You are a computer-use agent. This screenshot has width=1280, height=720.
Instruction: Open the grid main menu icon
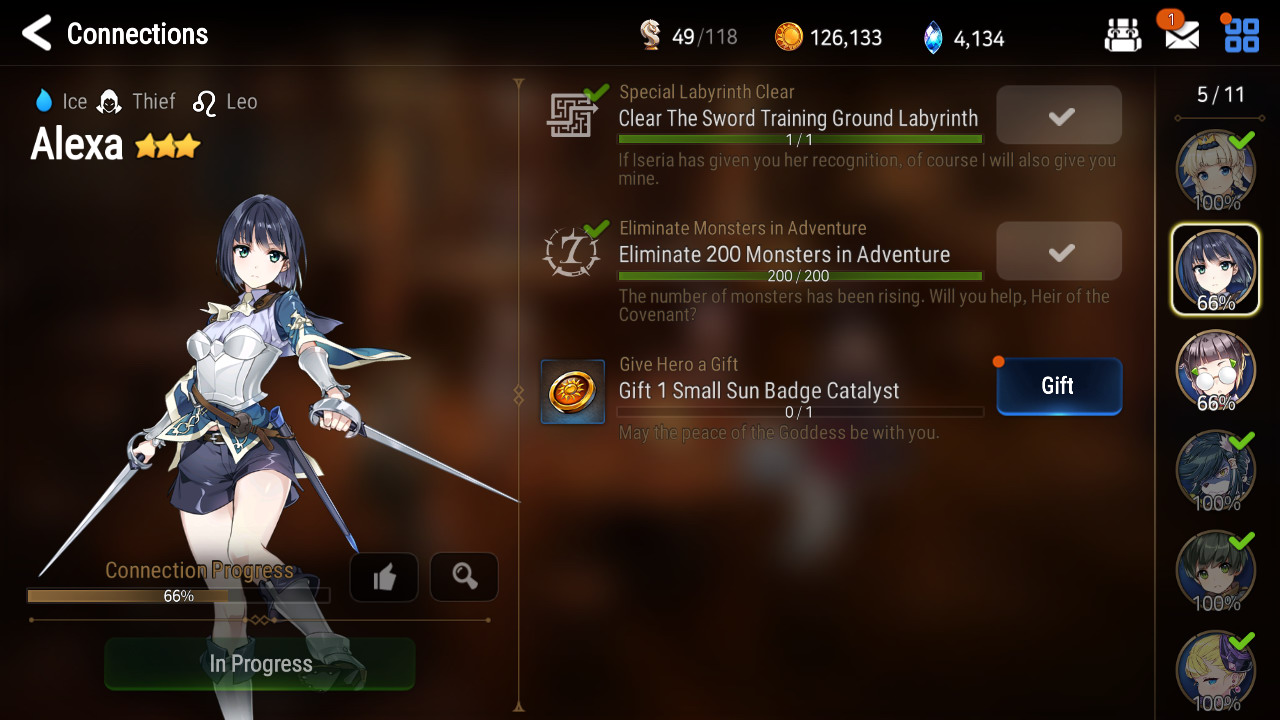(1242, 35)
